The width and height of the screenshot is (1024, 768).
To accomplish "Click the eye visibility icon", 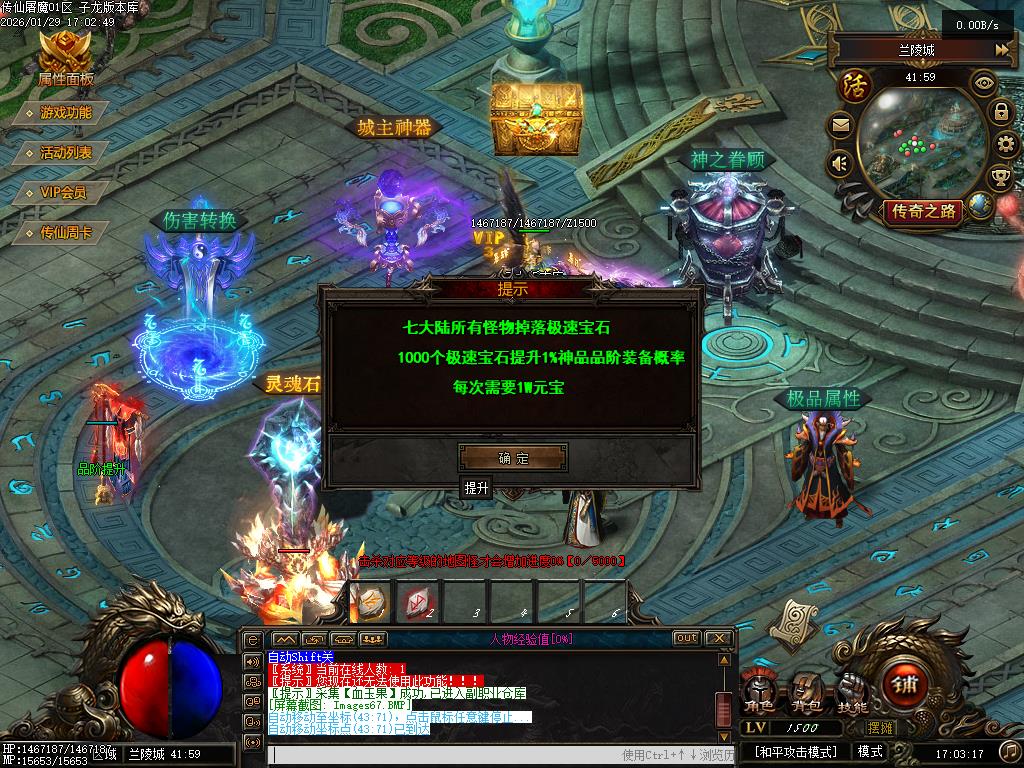I will (x=984, y=84).
